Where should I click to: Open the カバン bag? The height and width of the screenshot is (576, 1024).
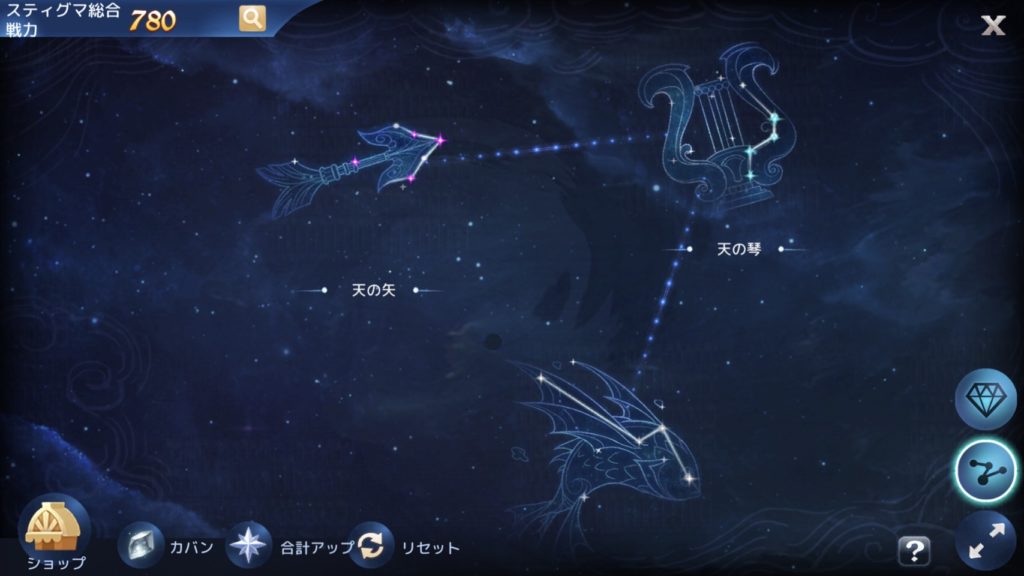[x=141, y=547]
